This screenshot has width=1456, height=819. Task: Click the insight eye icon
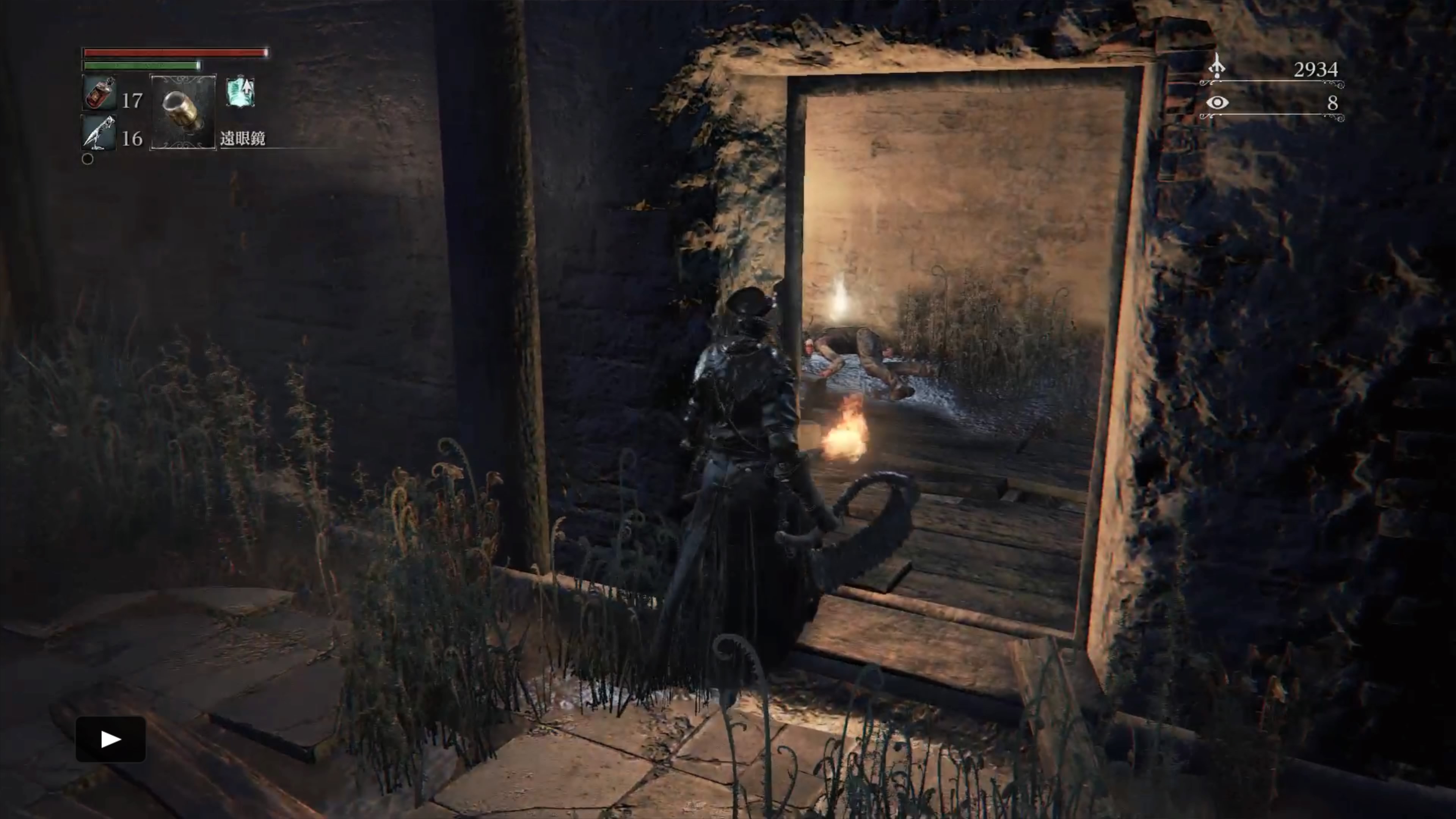(x=1217, y=103)
